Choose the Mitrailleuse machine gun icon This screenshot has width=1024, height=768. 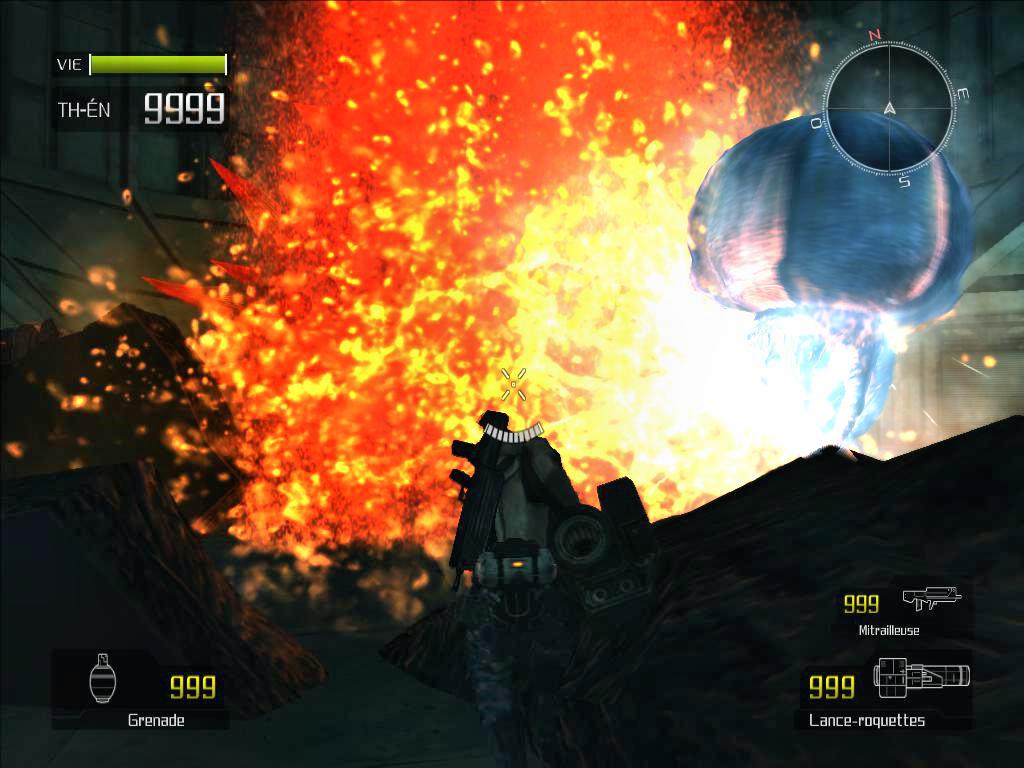coord(930,598)
